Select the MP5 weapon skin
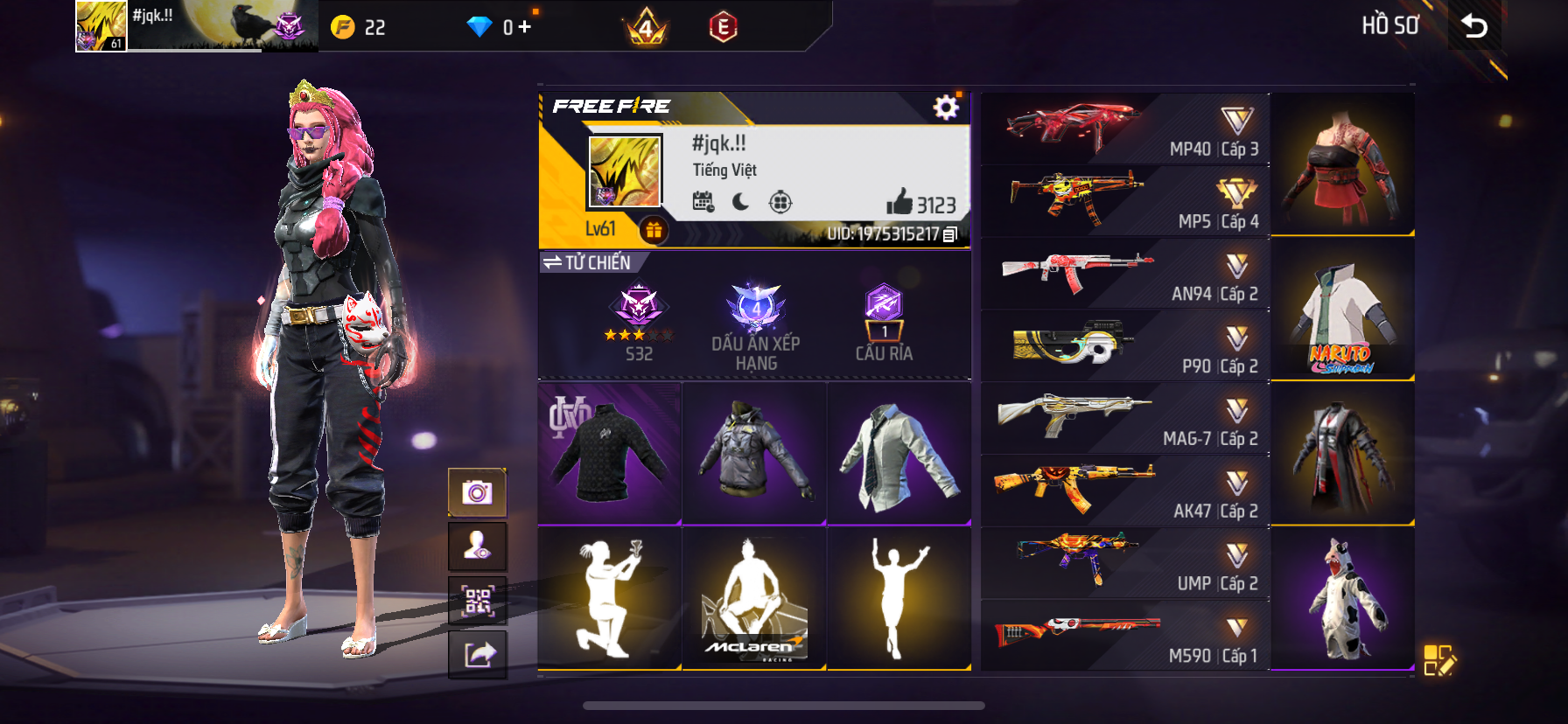This screenshot has width=1568, height=724. click(x=1124, y=202)
